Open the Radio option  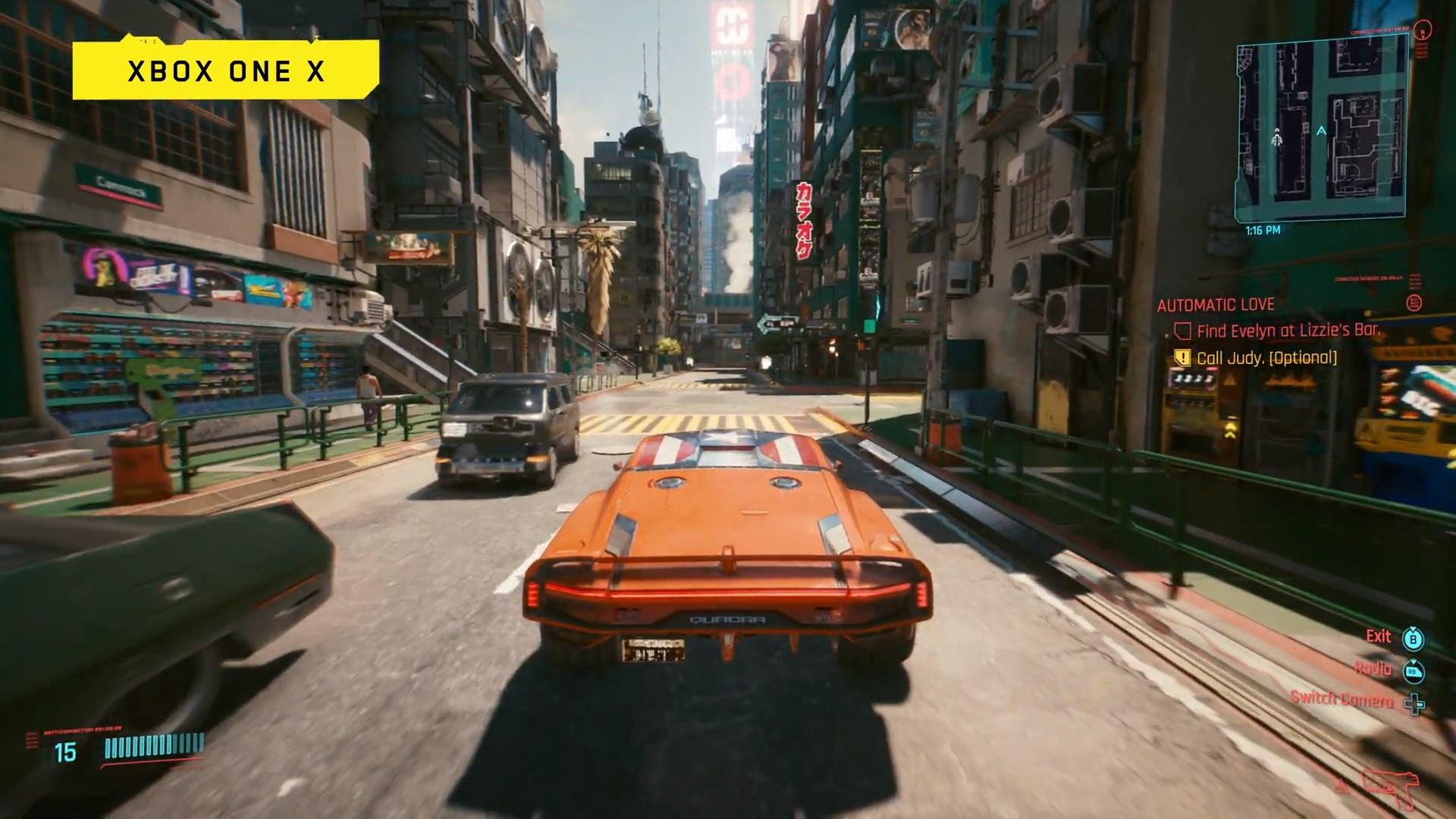[x=1373, y=668]
